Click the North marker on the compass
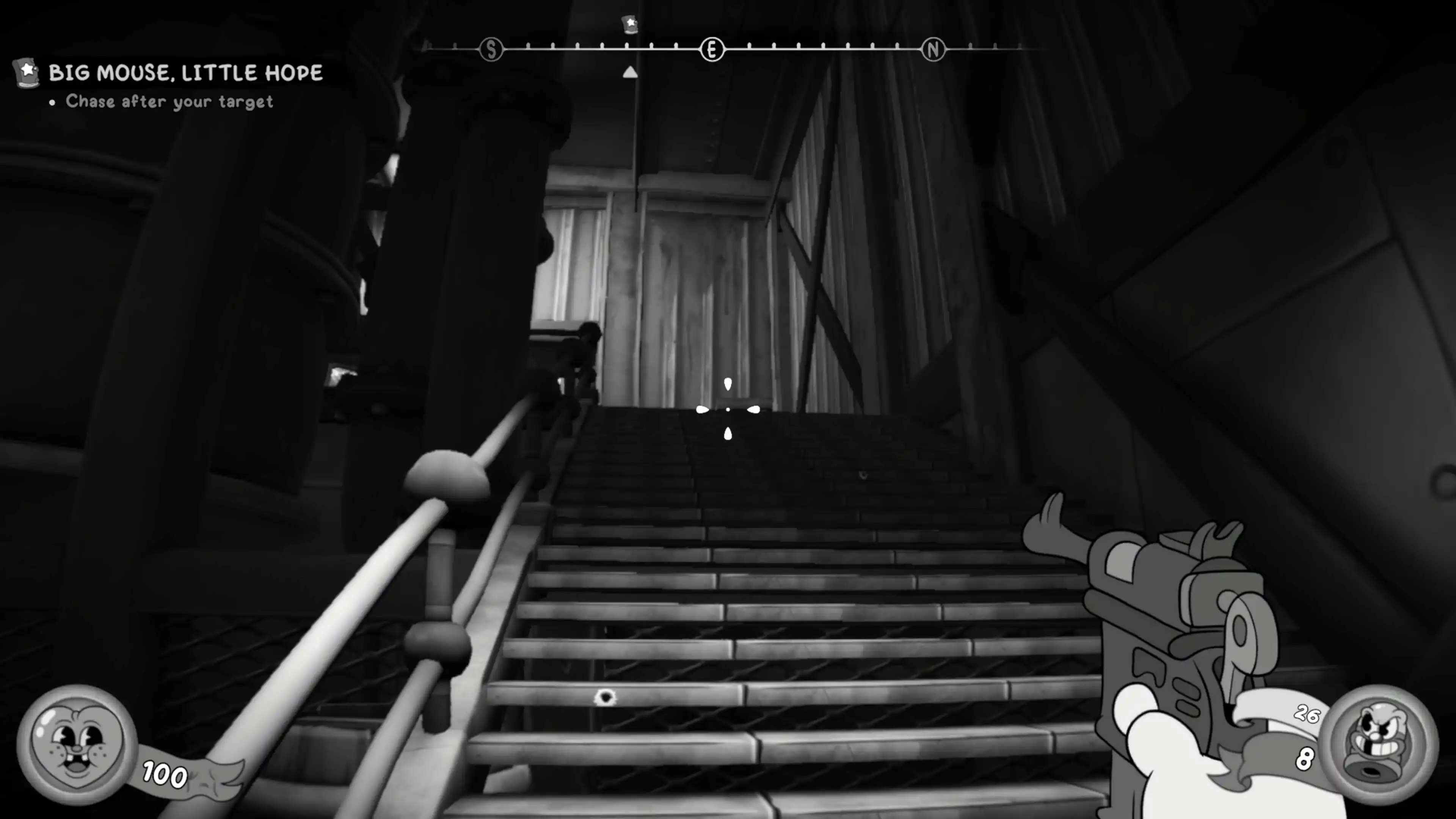The width and height of the screenshot is (1456, 819). (x=933, y=50)
